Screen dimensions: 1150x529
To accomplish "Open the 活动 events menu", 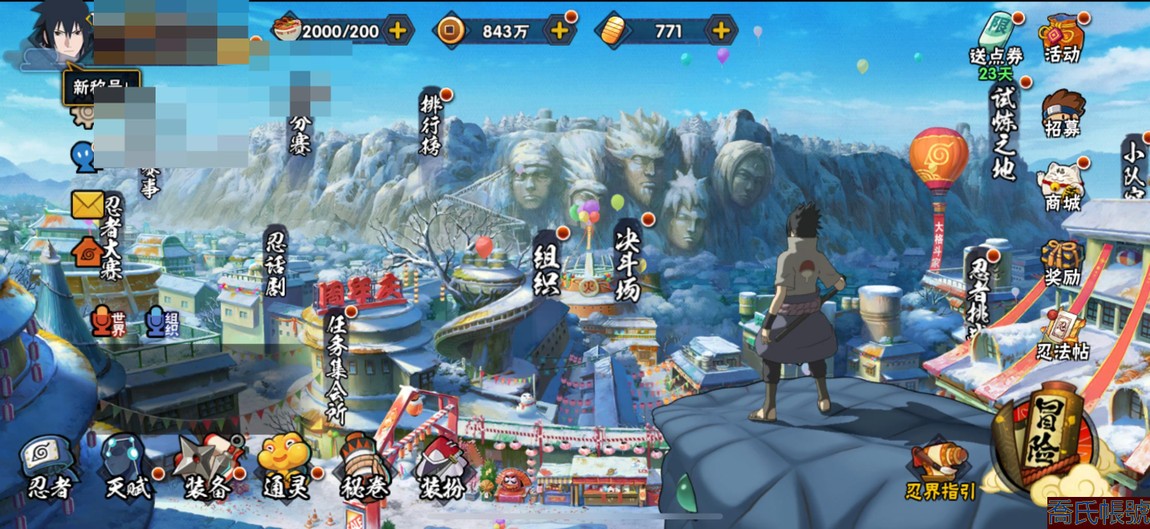I will (x=1062, y=38).
